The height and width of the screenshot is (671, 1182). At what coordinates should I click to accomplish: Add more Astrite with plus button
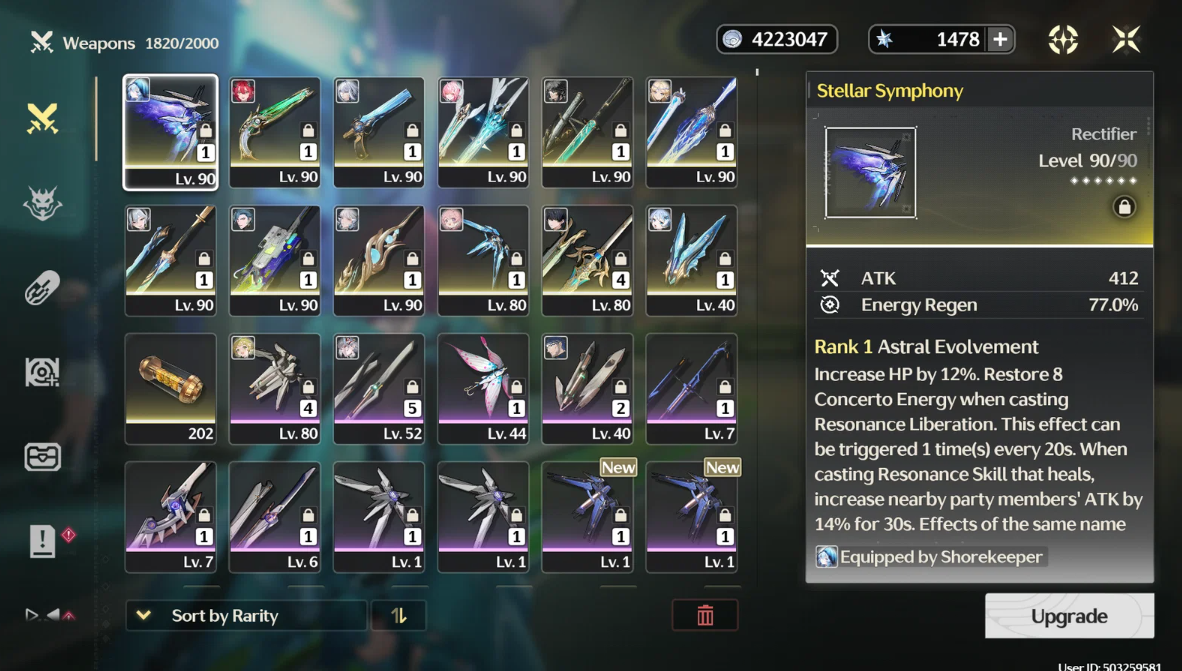coord(999,39)
